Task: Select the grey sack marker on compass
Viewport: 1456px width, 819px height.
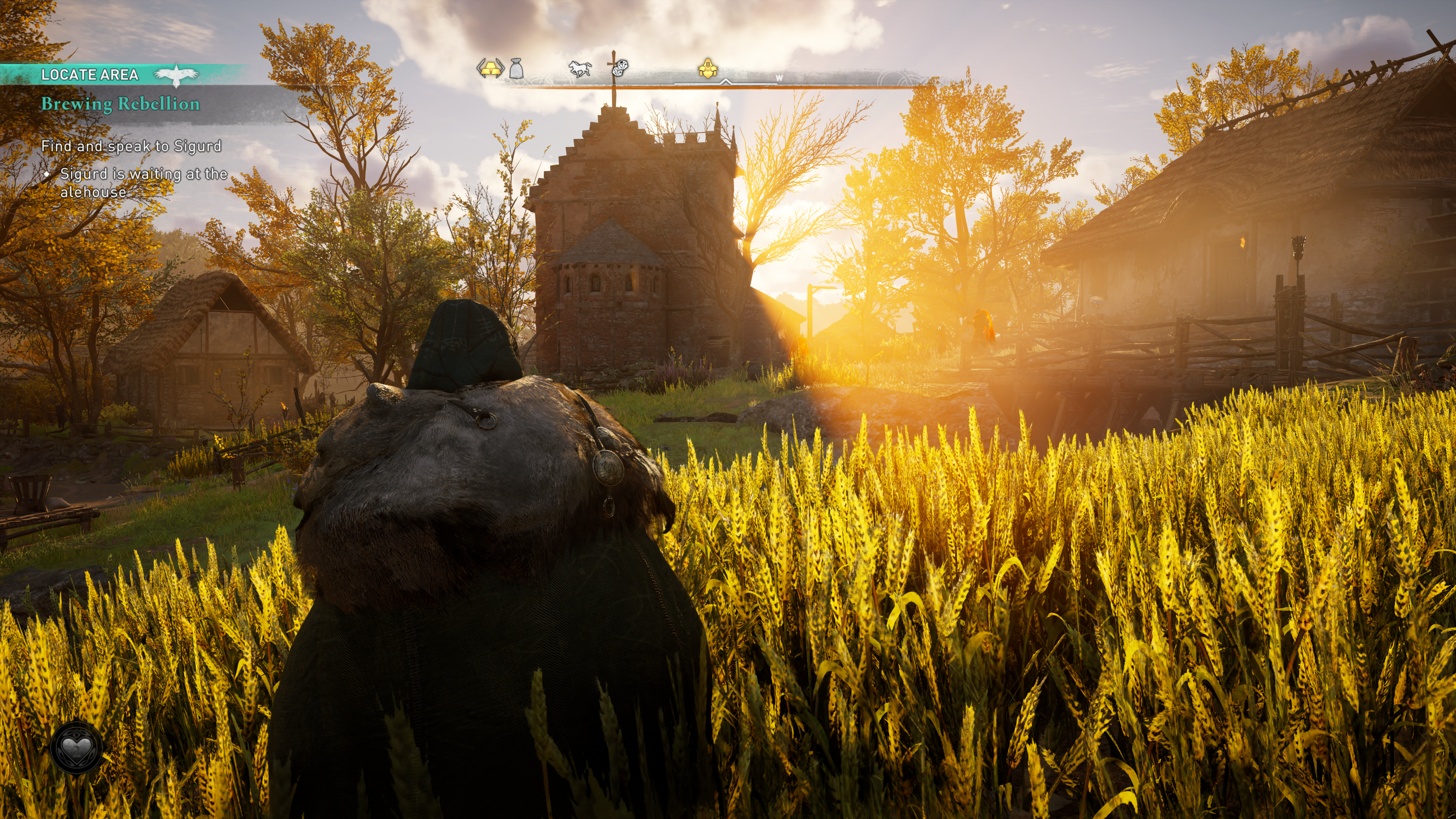Action: tap(516, 68)
